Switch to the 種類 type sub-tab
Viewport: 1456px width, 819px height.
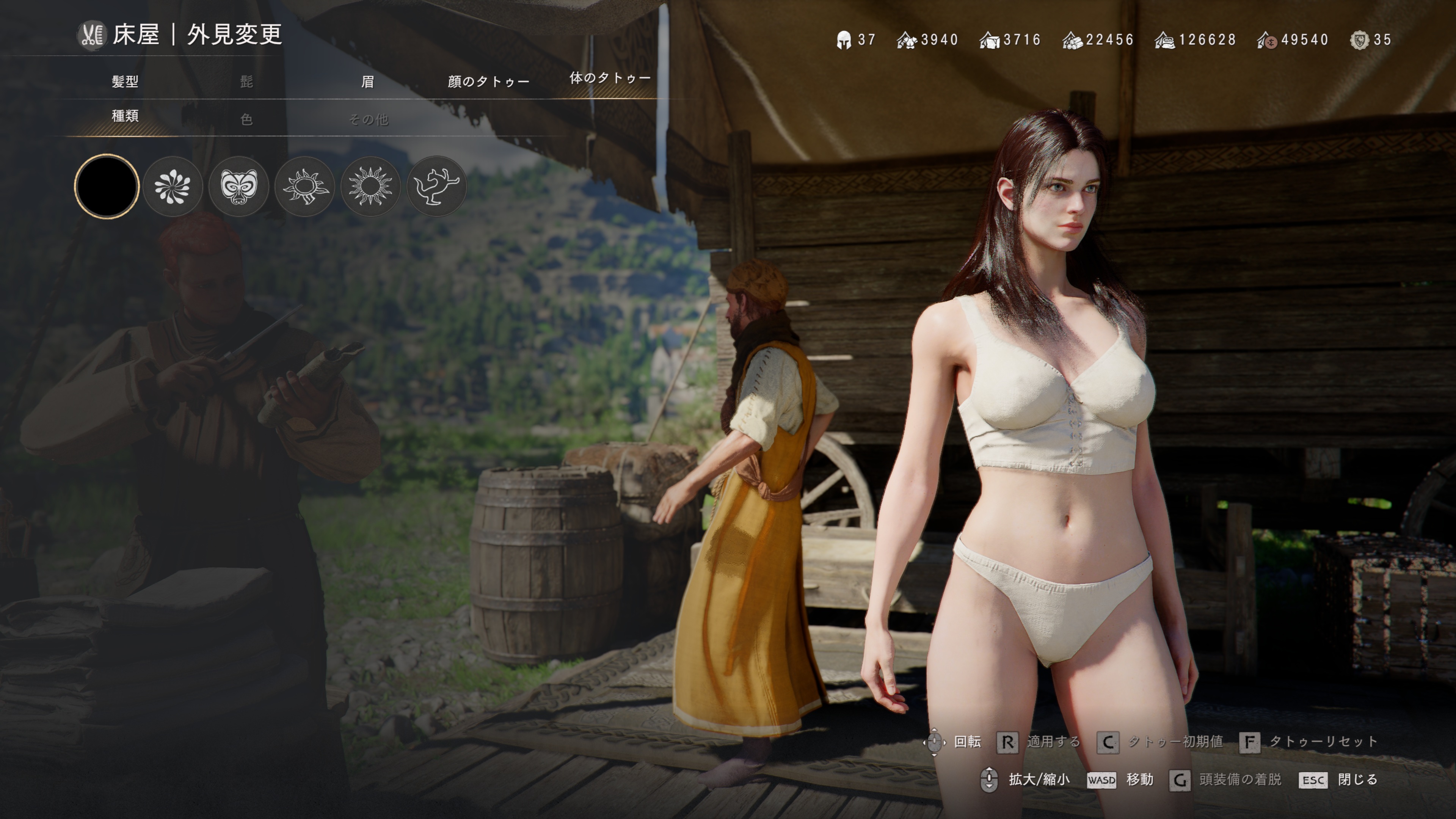click(x=125, y=116)
